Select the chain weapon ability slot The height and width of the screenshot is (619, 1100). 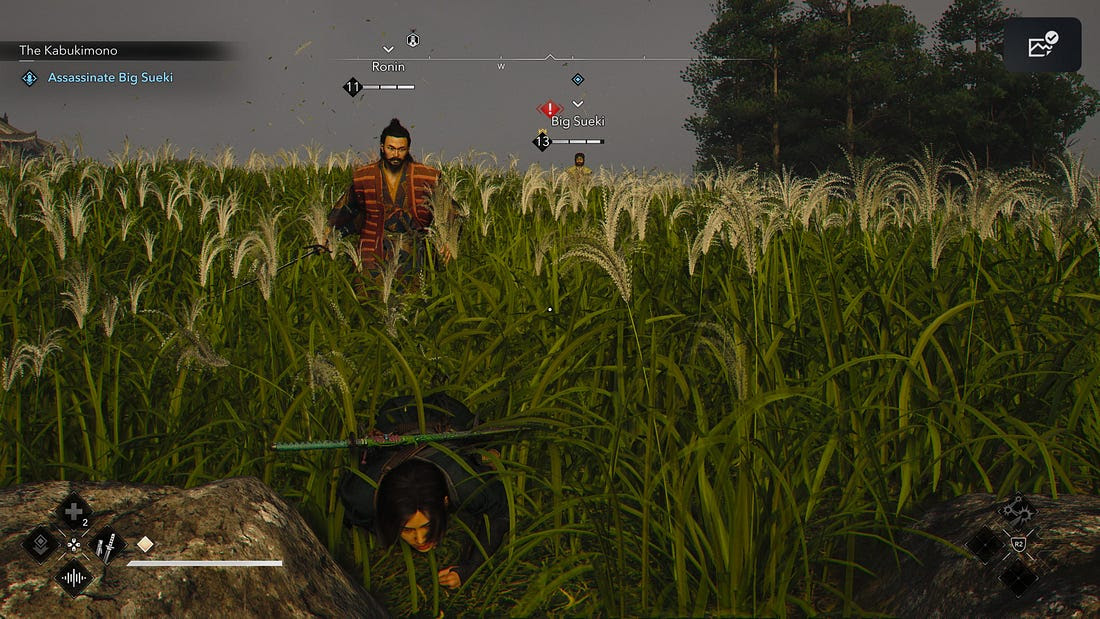(x=1018, y=510)
